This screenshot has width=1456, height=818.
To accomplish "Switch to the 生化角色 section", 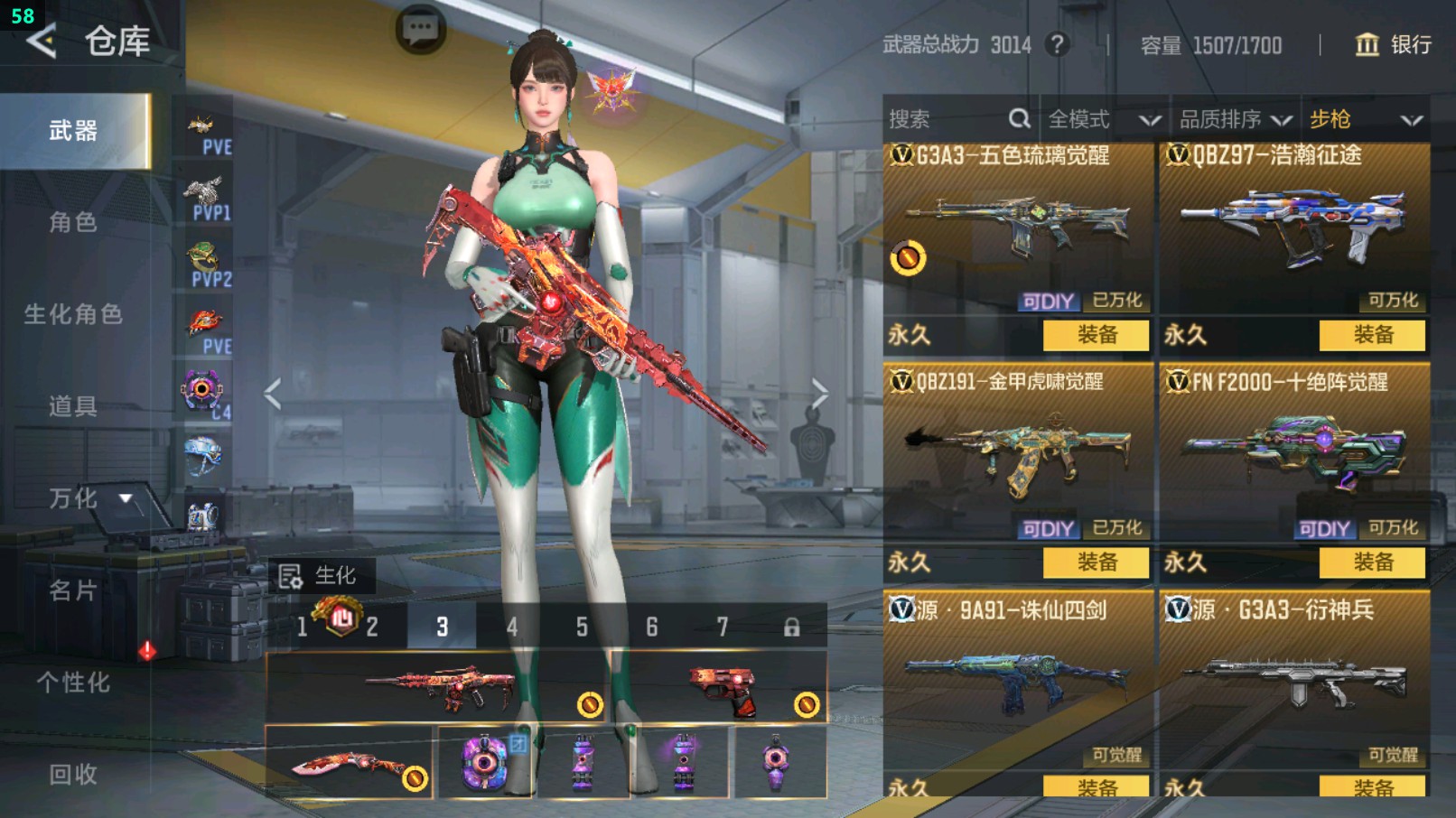I will click(x=73, y=314).
